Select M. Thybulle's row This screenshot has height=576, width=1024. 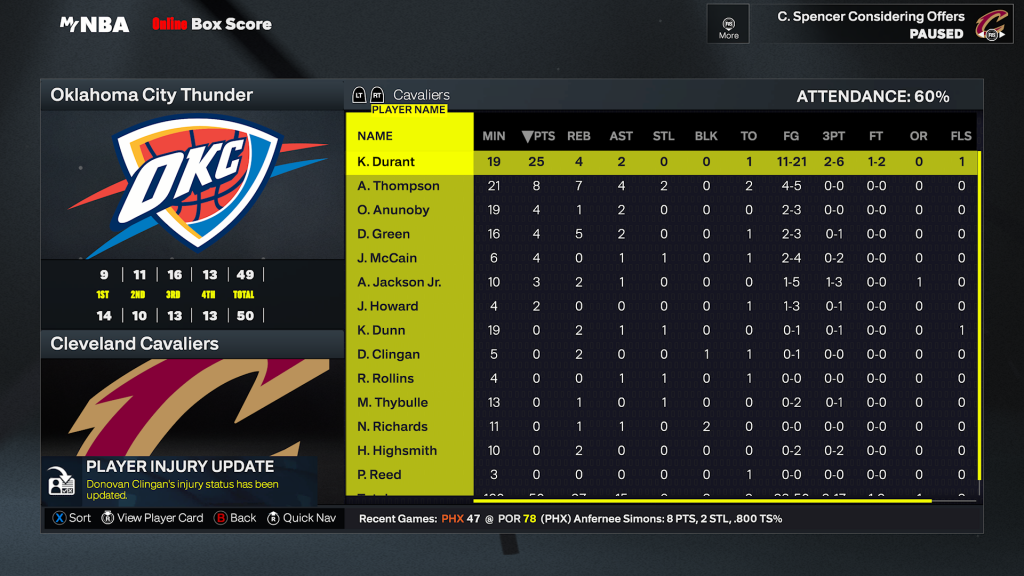tap(393, 402)
